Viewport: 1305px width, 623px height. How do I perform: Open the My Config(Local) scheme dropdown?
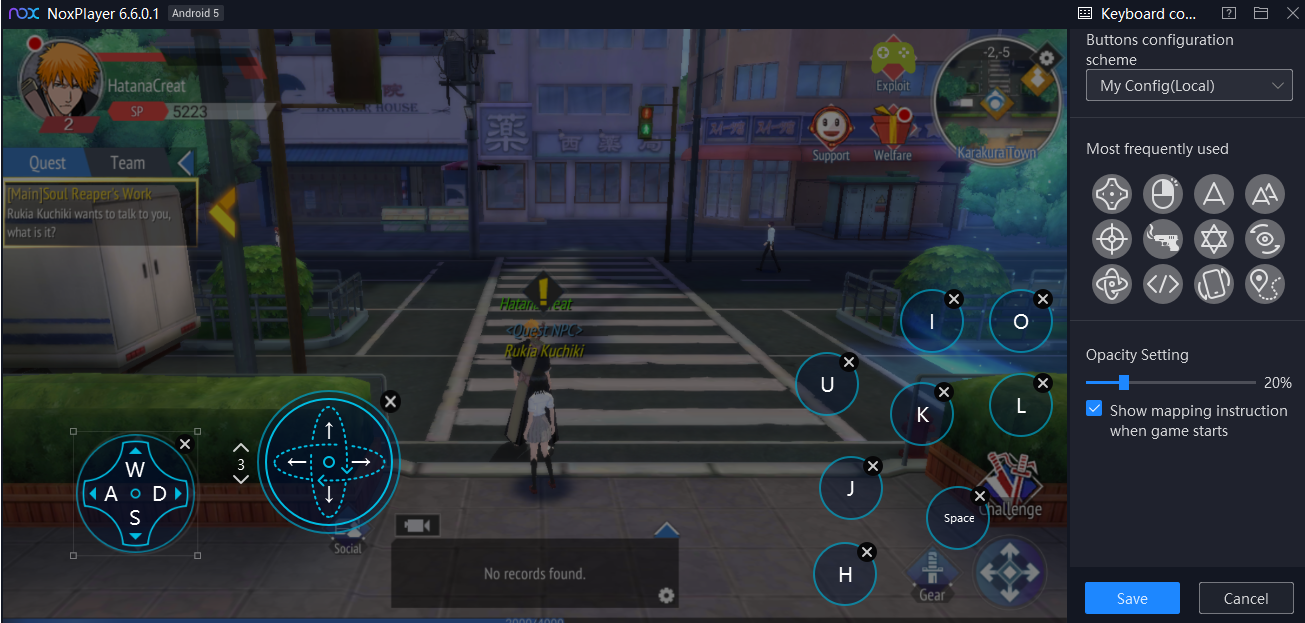pyautogui.click(x=1189, y=86)
